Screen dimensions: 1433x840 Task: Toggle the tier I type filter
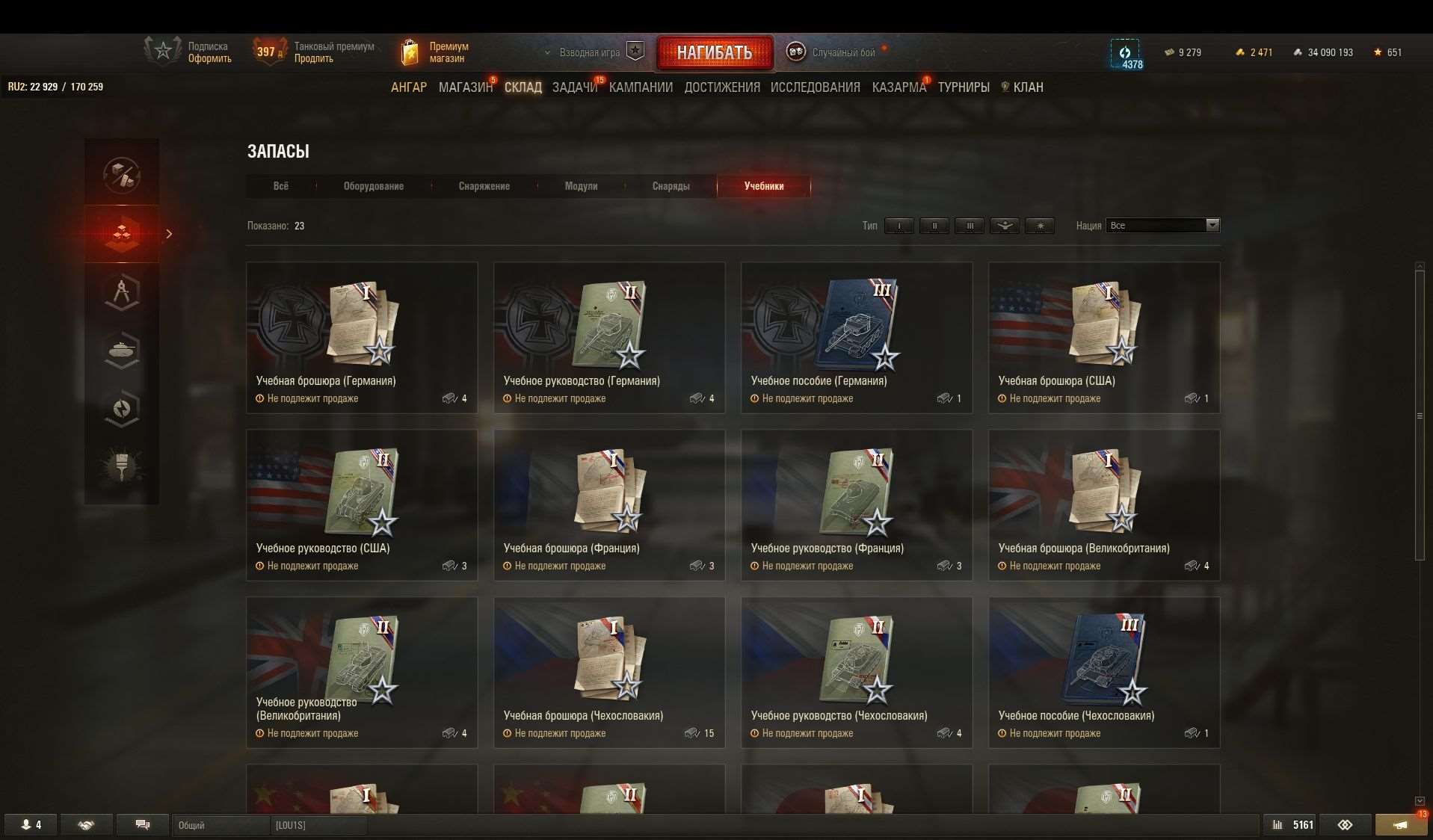click(x=899, y=225)
